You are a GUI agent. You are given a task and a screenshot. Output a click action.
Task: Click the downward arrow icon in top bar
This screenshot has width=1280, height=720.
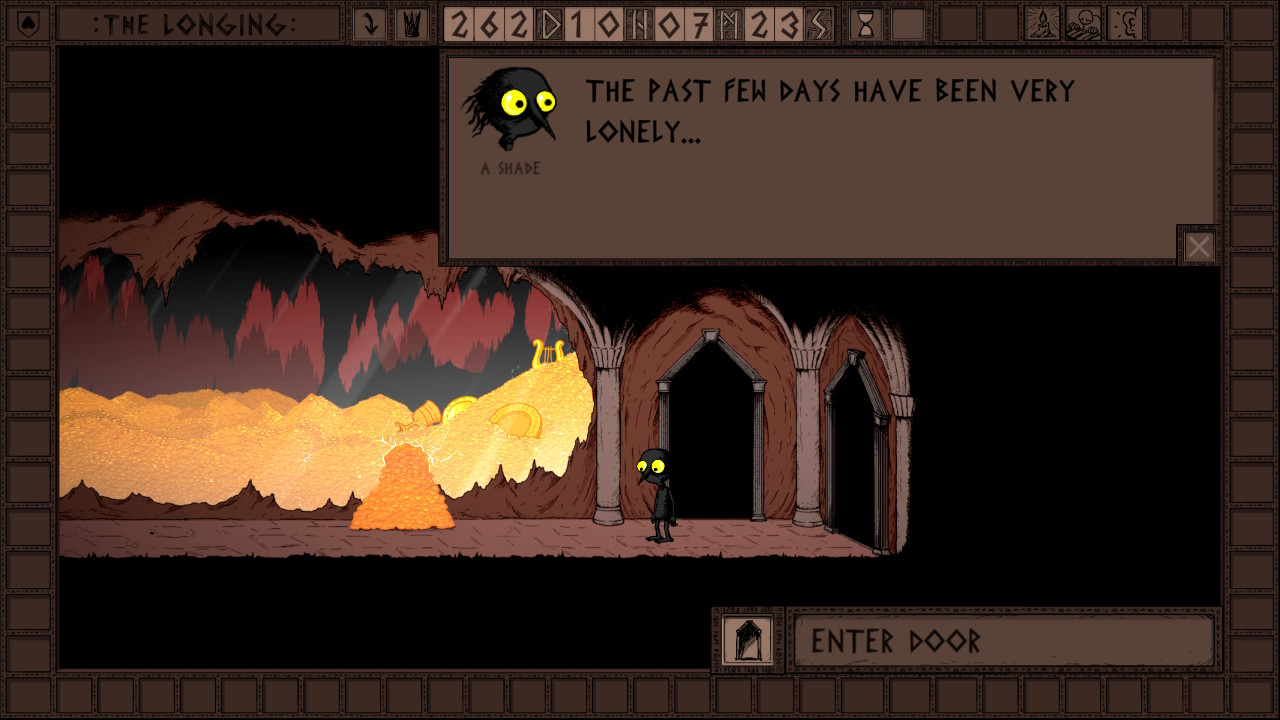(x=370, y=24)
